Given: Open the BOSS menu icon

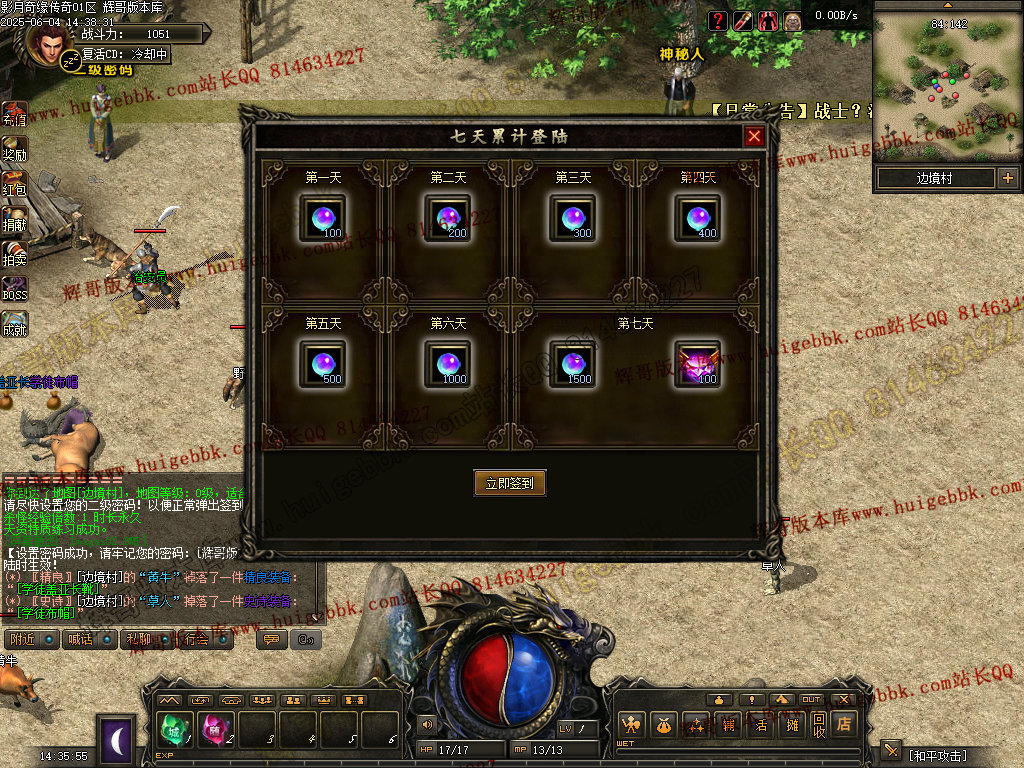Looking at the screenshot, I should (14, 289).
